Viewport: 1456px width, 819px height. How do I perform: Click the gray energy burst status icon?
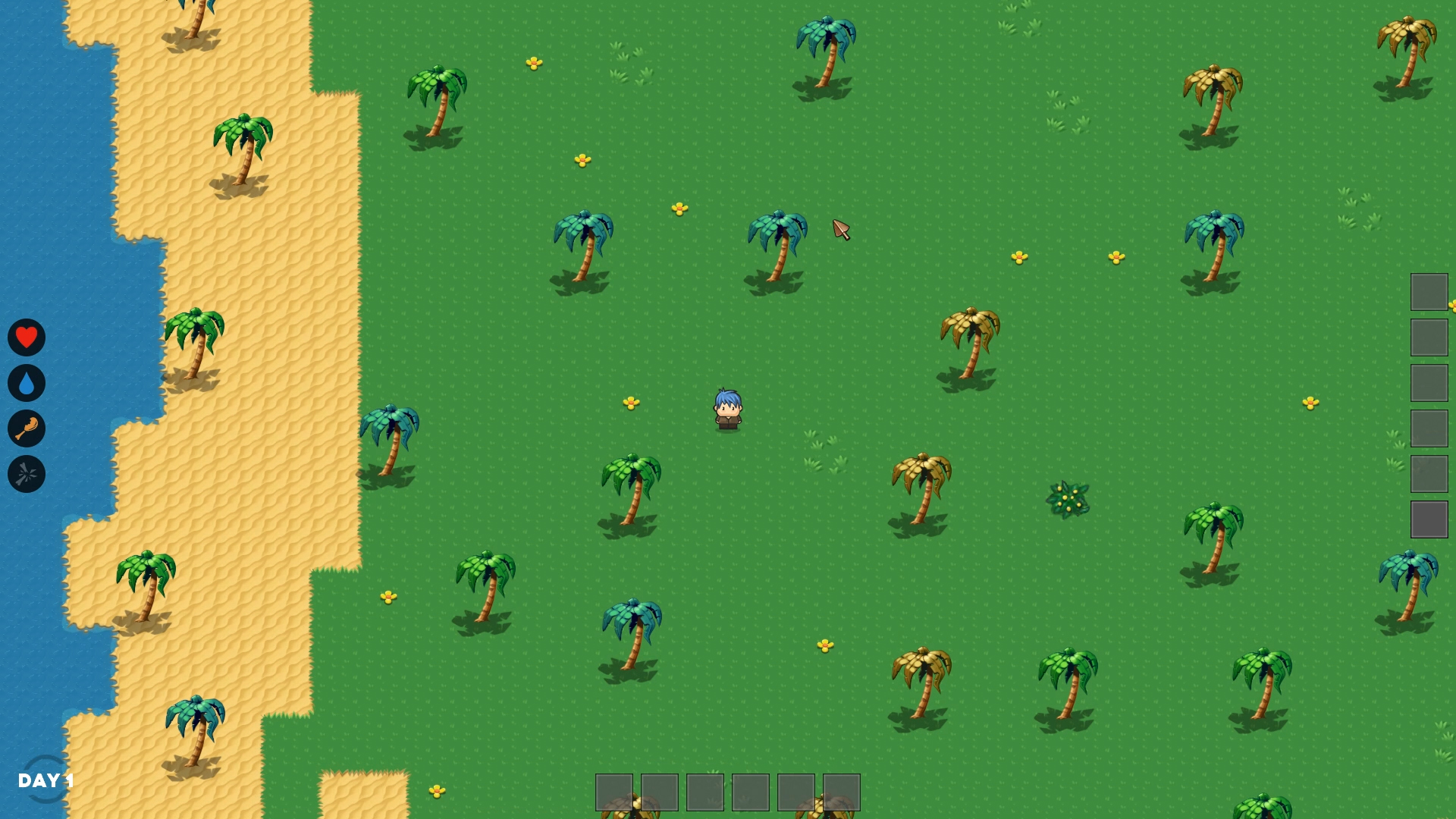tap(26, 475)
